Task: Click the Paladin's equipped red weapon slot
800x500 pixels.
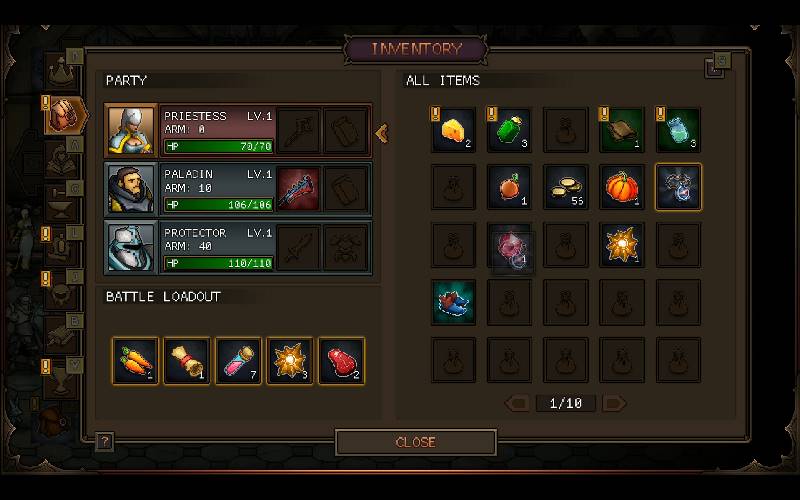Action: point(298,189)
